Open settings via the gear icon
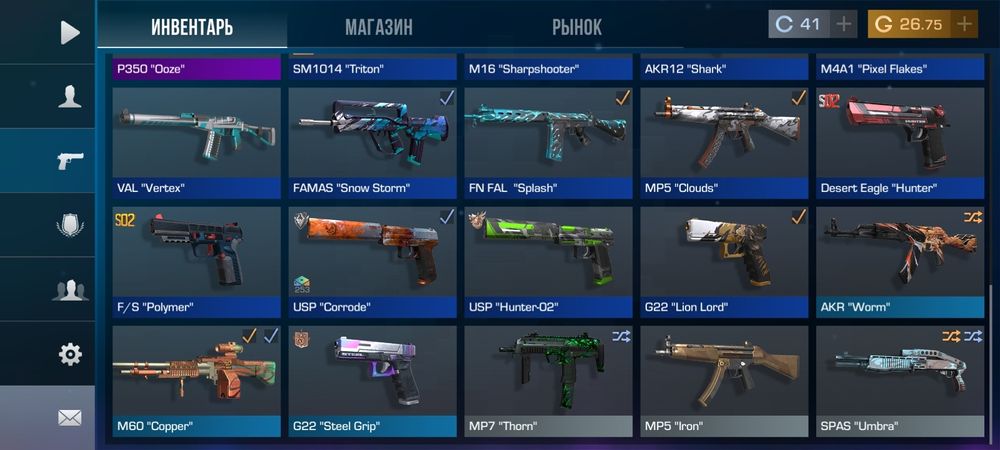 click(x=69, y=354)
